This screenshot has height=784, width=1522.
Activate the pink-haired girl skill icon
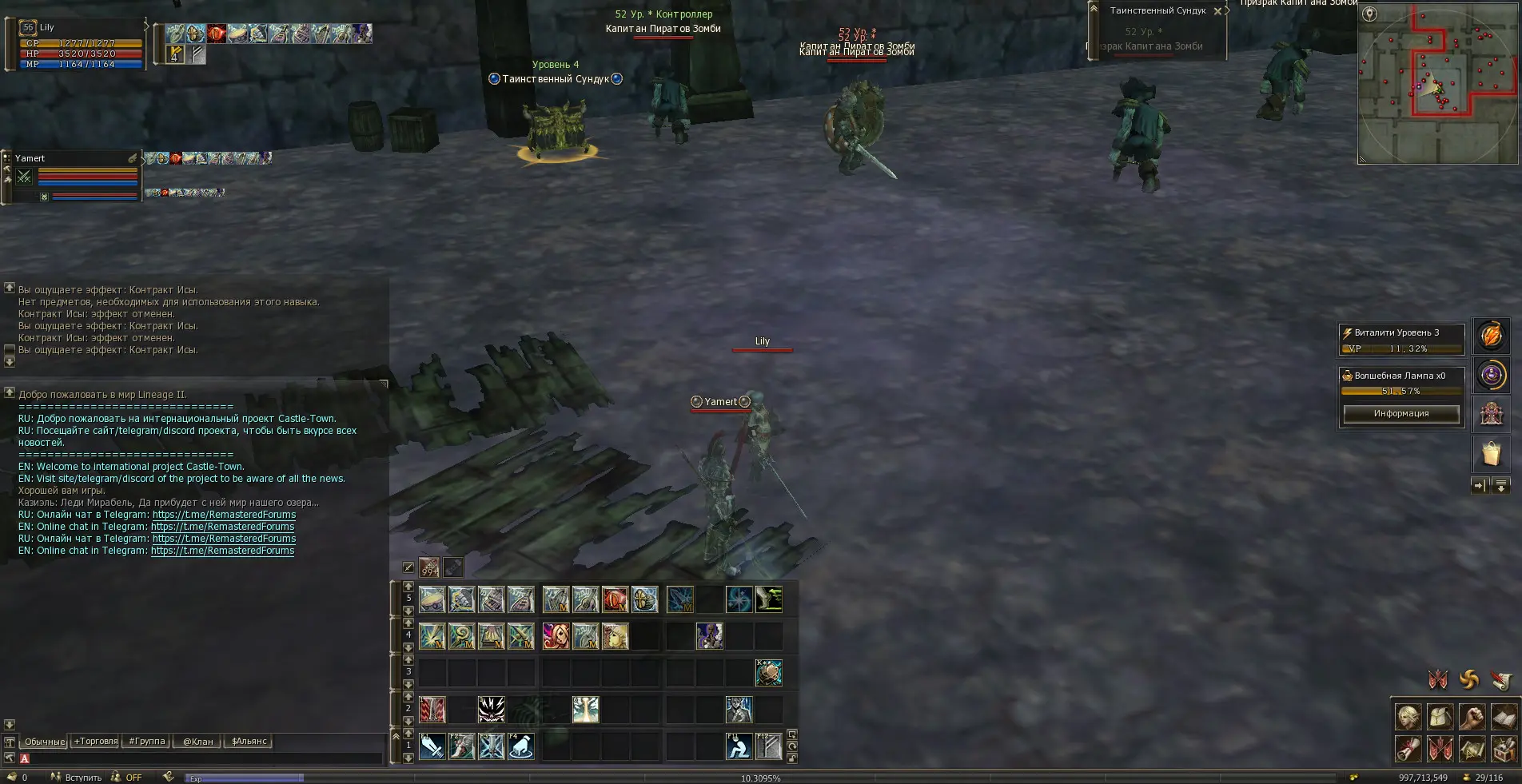(556, 636)
